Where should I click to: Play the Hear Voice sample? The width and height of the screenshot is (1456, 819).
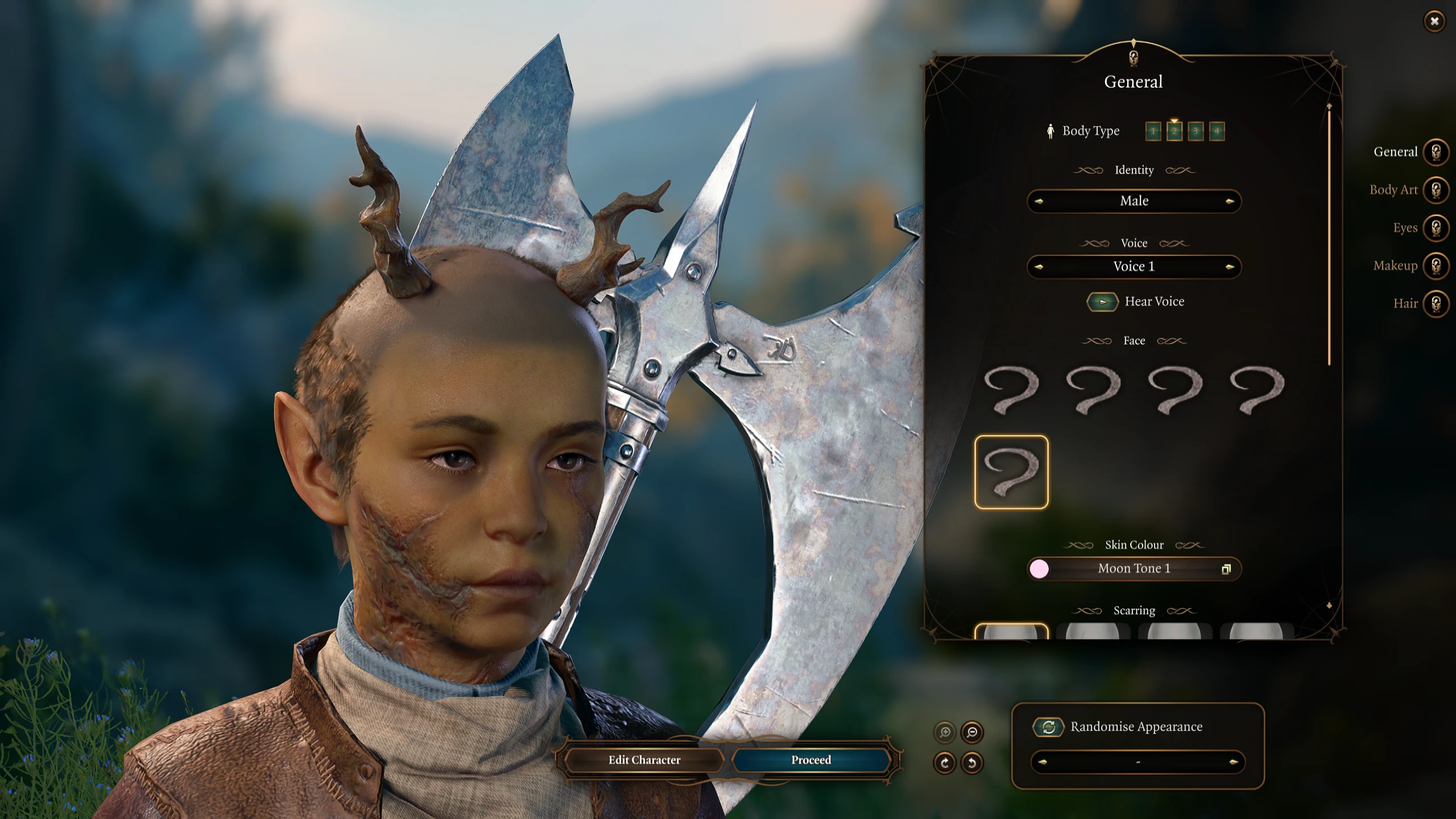[x=1102, y=302]
